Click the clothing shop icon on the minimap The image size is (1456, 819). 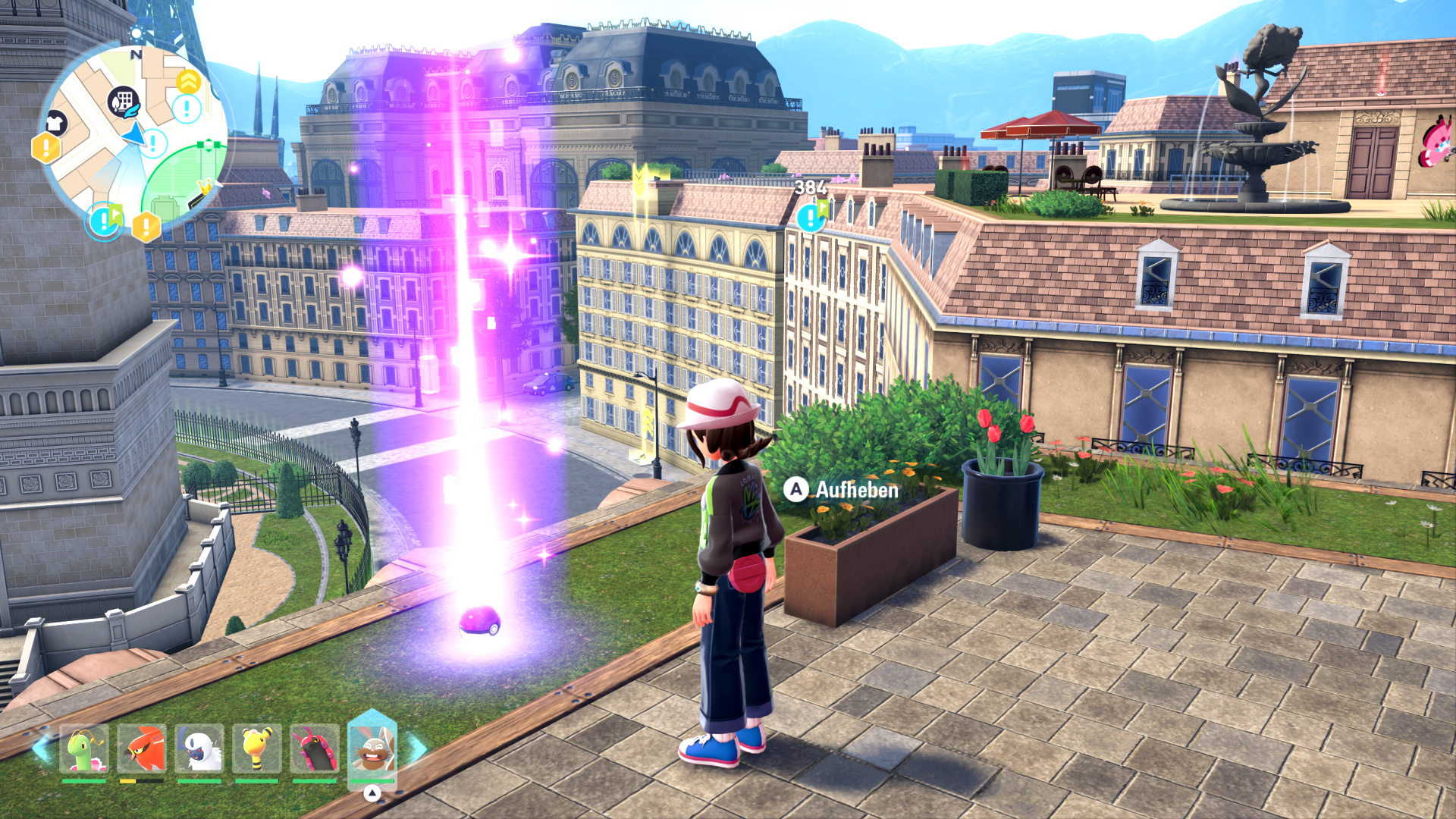(55, 122)
